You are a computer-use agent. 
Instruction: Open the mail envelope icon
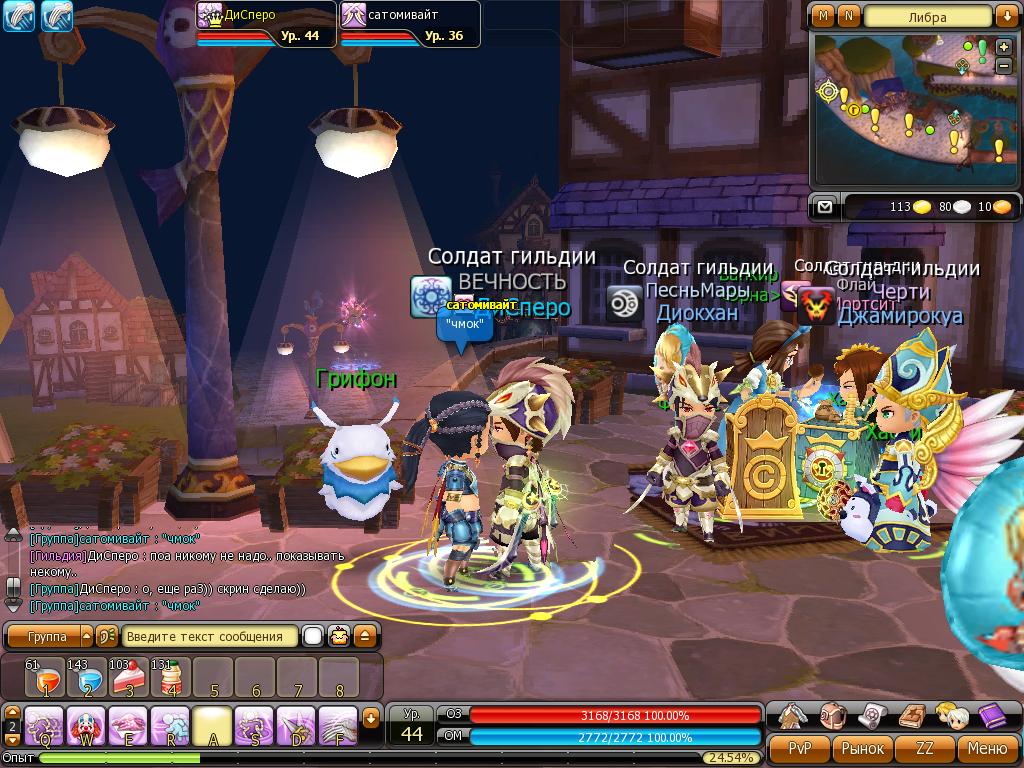pos(824,207)
